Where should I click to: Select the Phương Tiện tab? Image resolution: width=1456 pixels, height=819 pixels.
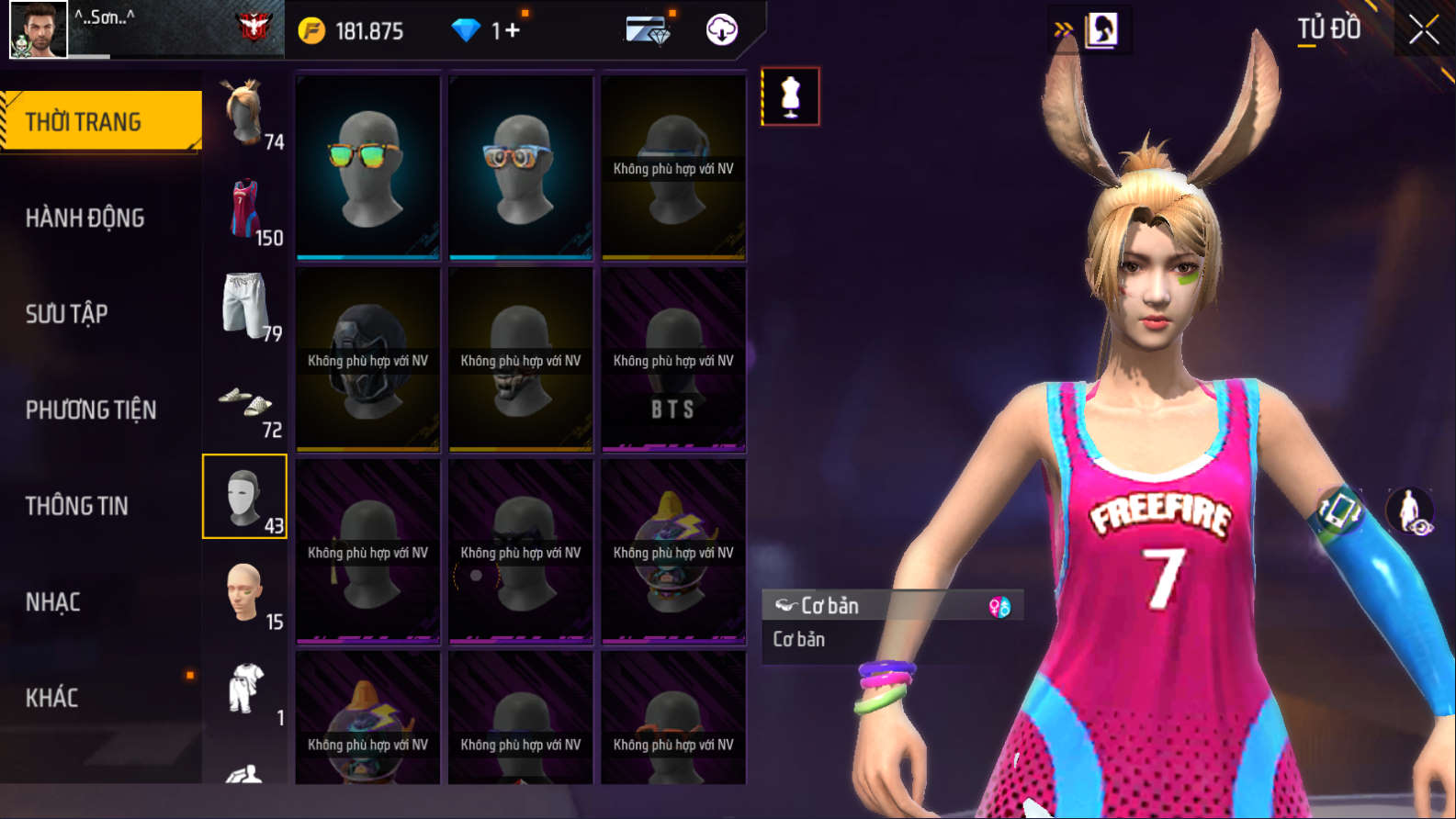tap(91, 409)
